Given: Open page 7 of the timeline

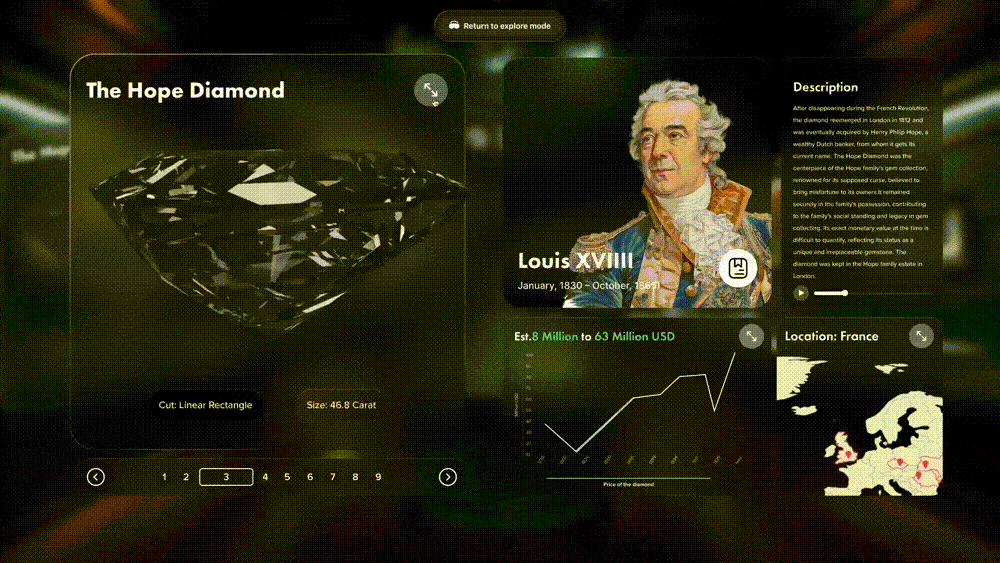Looking at the screenshot, I should 333,477.
